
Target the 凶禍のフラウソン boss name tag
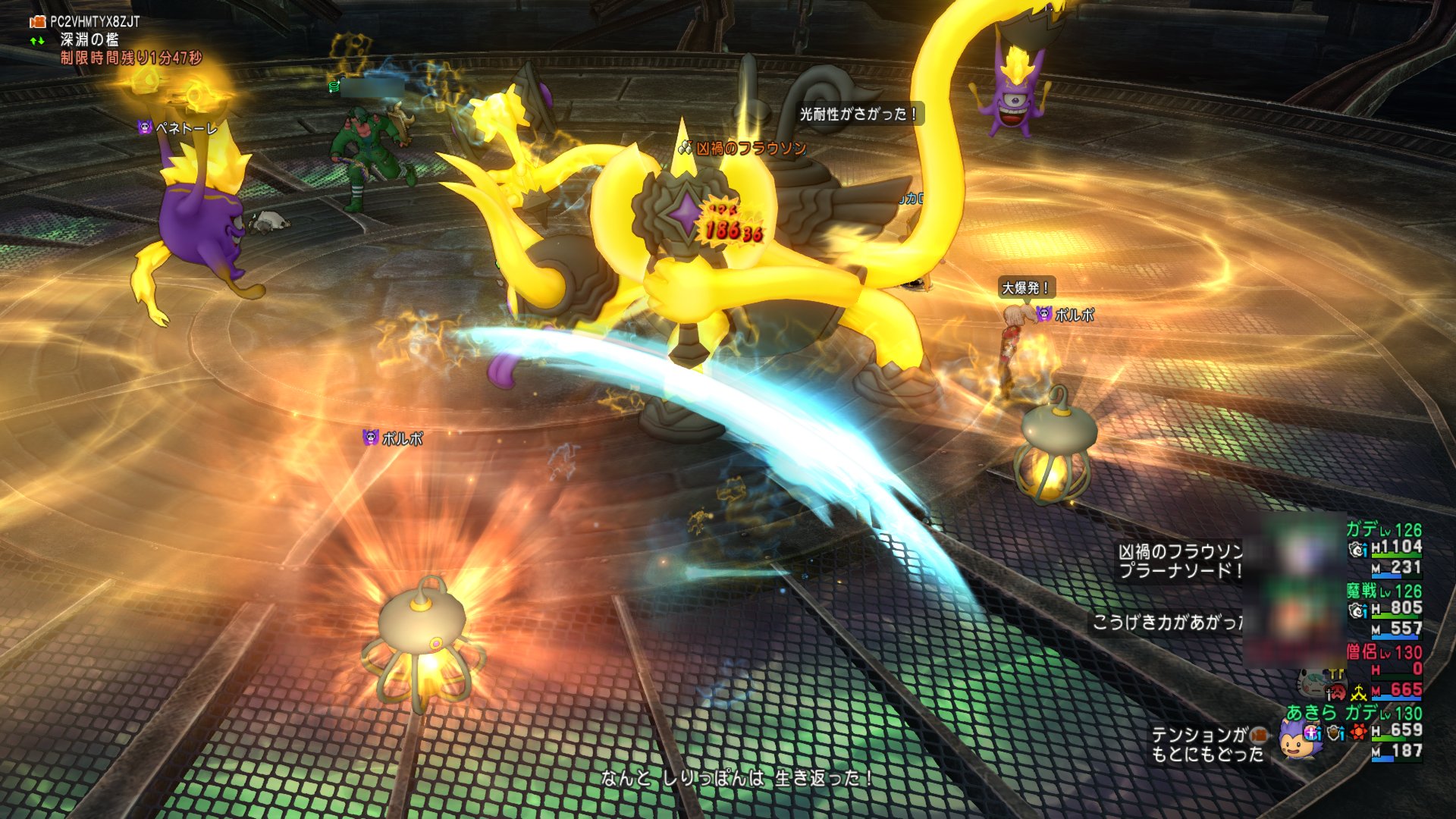click(750, 149)
